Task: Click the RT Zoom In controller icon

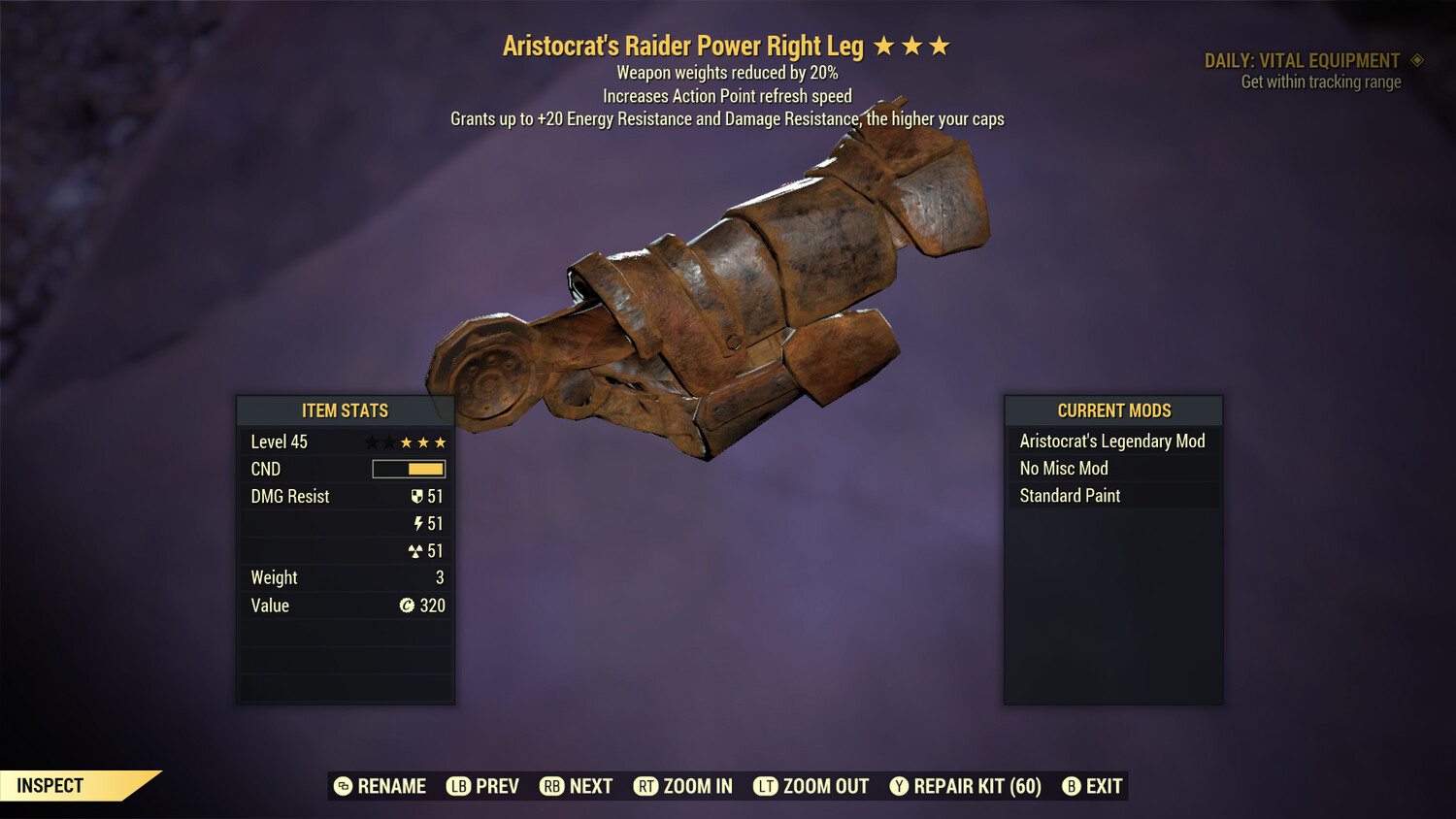Action: coord(647,786)
